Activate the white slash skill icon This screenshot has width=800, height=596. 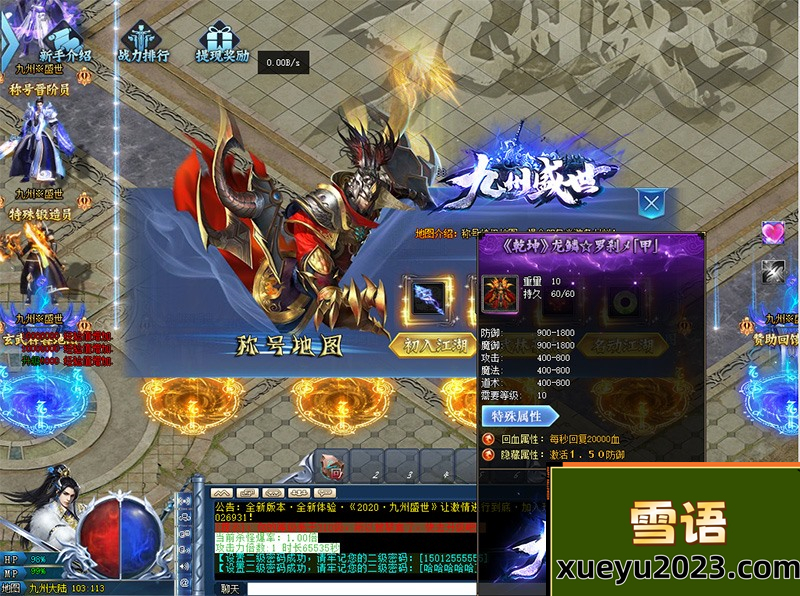(773, 269)
